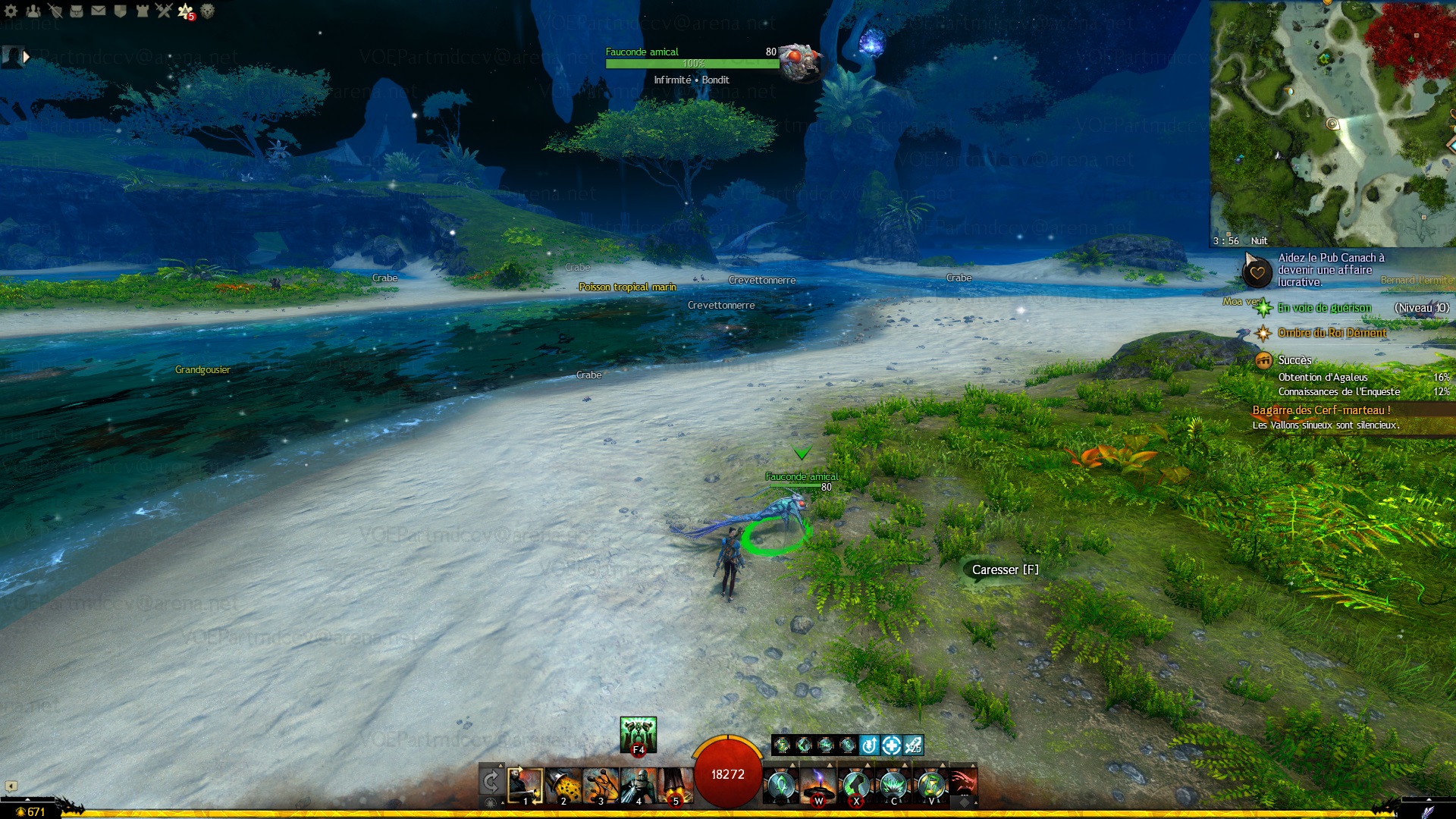Click the weapon swap arrow button
This screenshot has width=1456, height=819.
pos(491,781)
